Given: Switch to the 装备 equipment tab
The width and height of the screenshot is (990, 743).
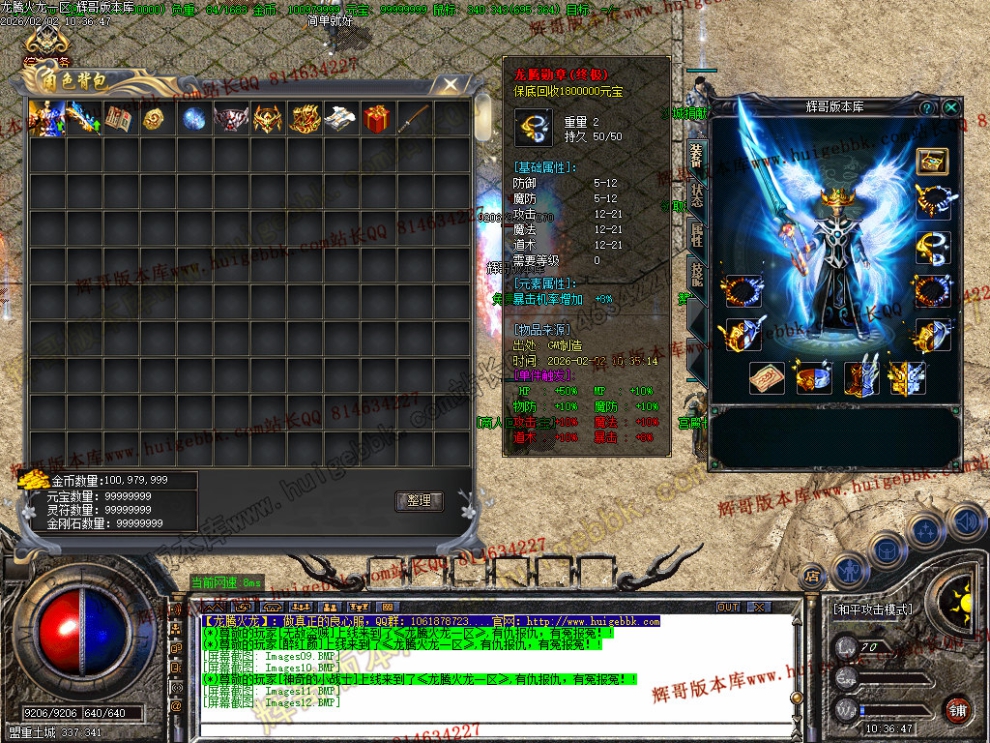Looking at the screenshot, I should [x=696, y=156].
